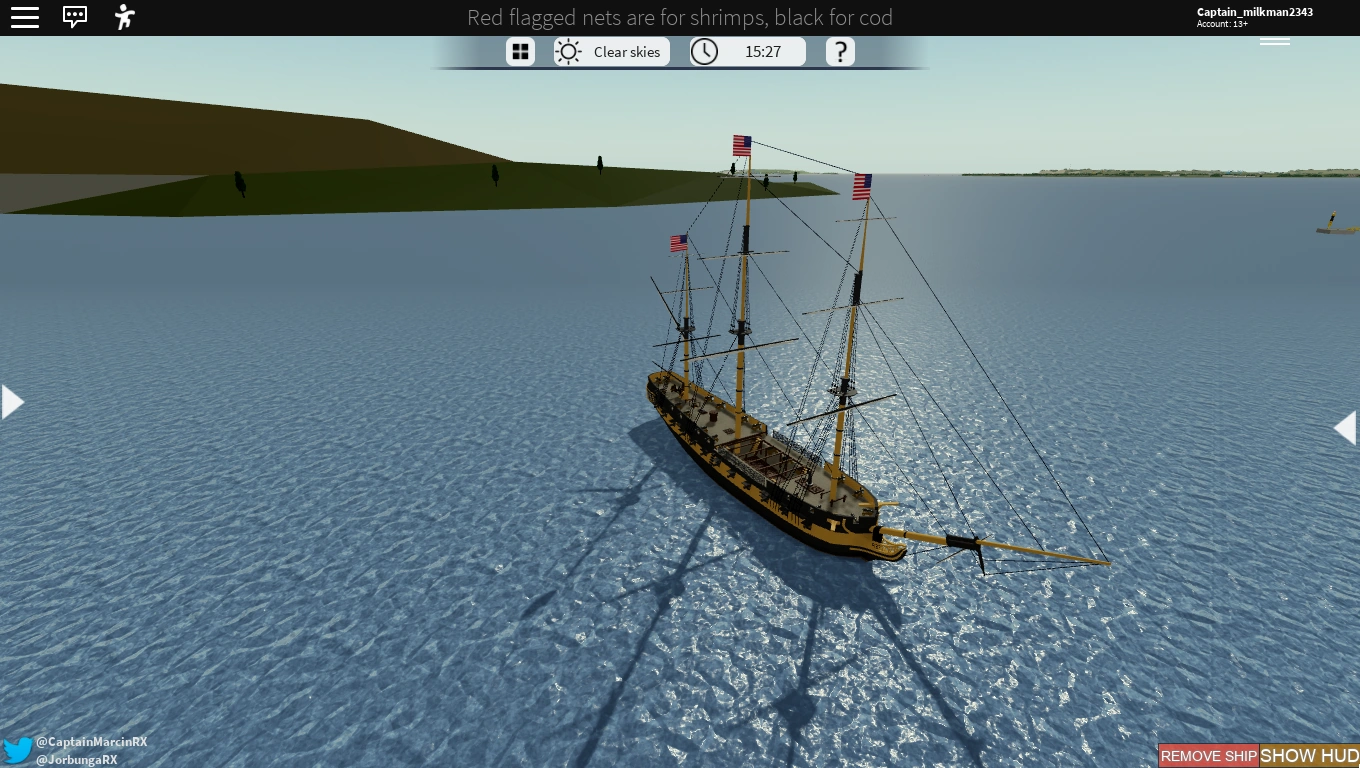Open the emotes menu

(123, 17)
